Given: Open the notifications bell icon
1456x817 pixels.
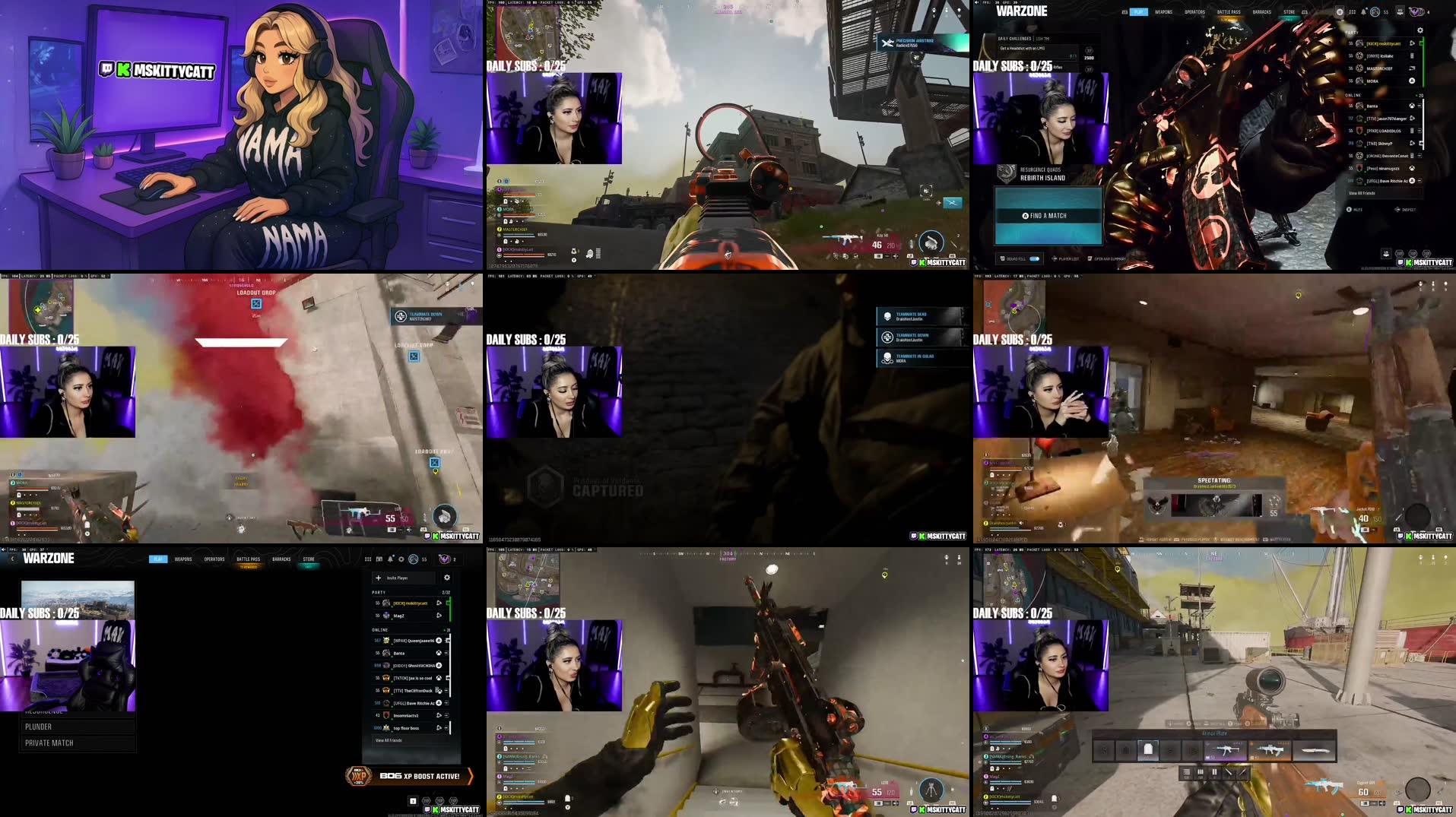Looking at the screenshot, I should [x=1362, y=10].
